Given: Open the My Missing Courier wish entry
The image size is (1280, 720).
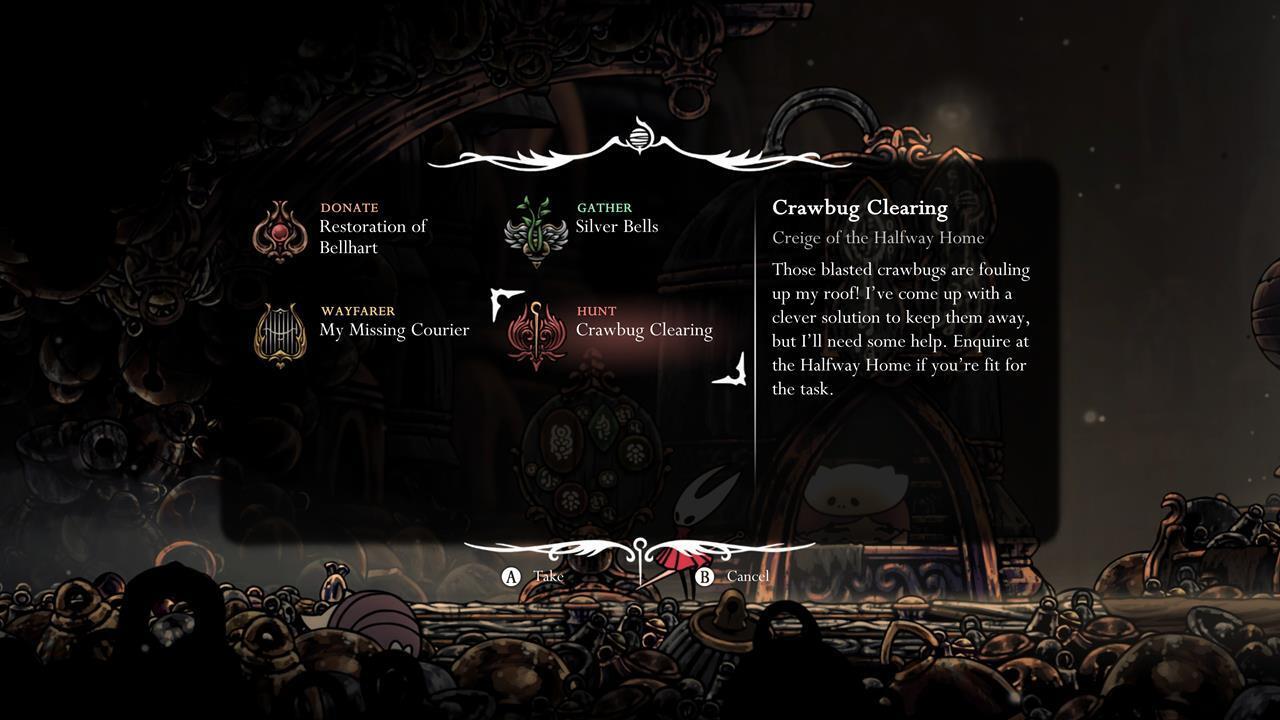Looking at the screenshot, I should 394,329.
